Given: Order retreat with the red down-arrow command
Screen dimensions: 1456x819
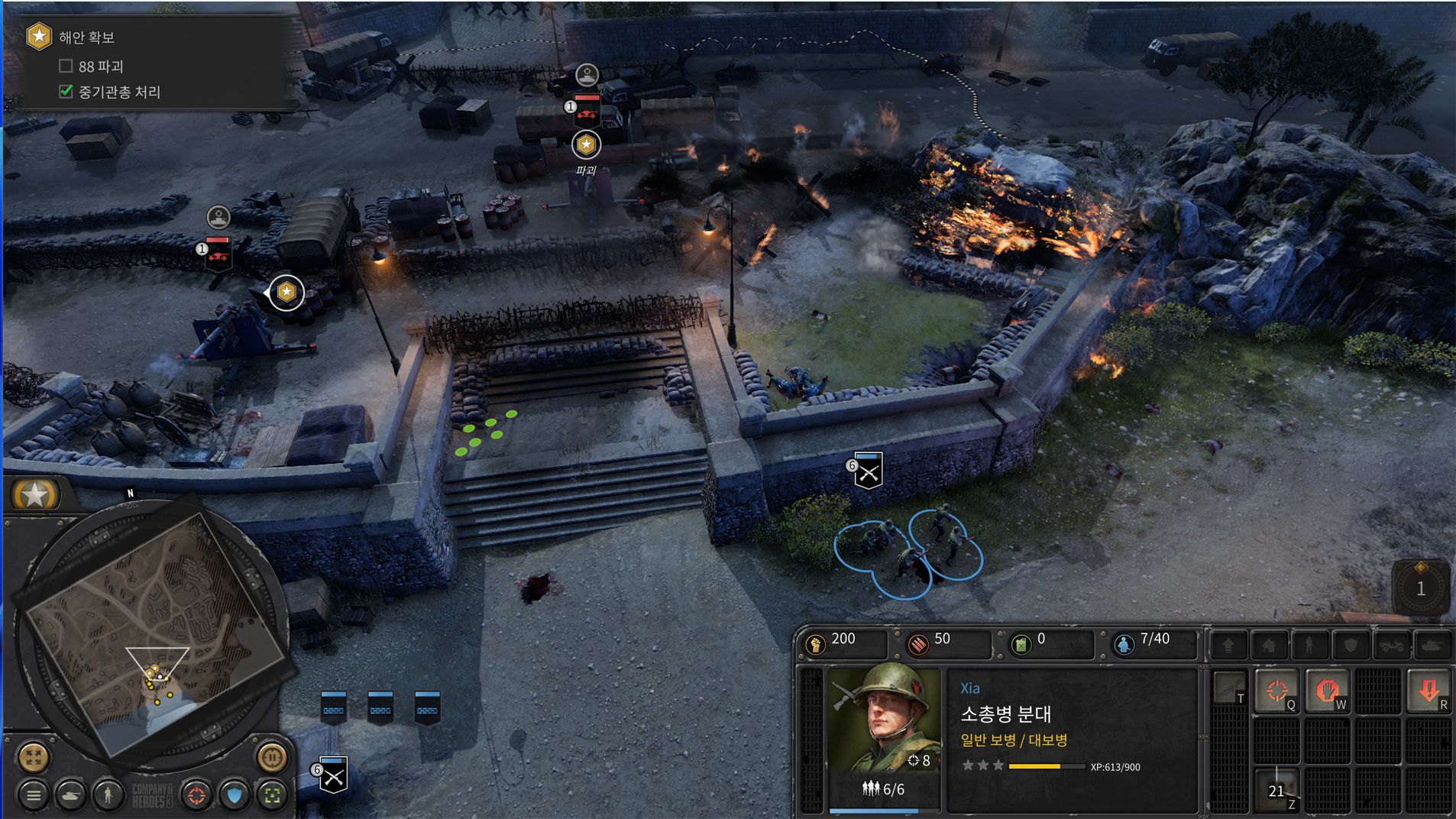Looking at the screenshot, I should click(1428, 691).
